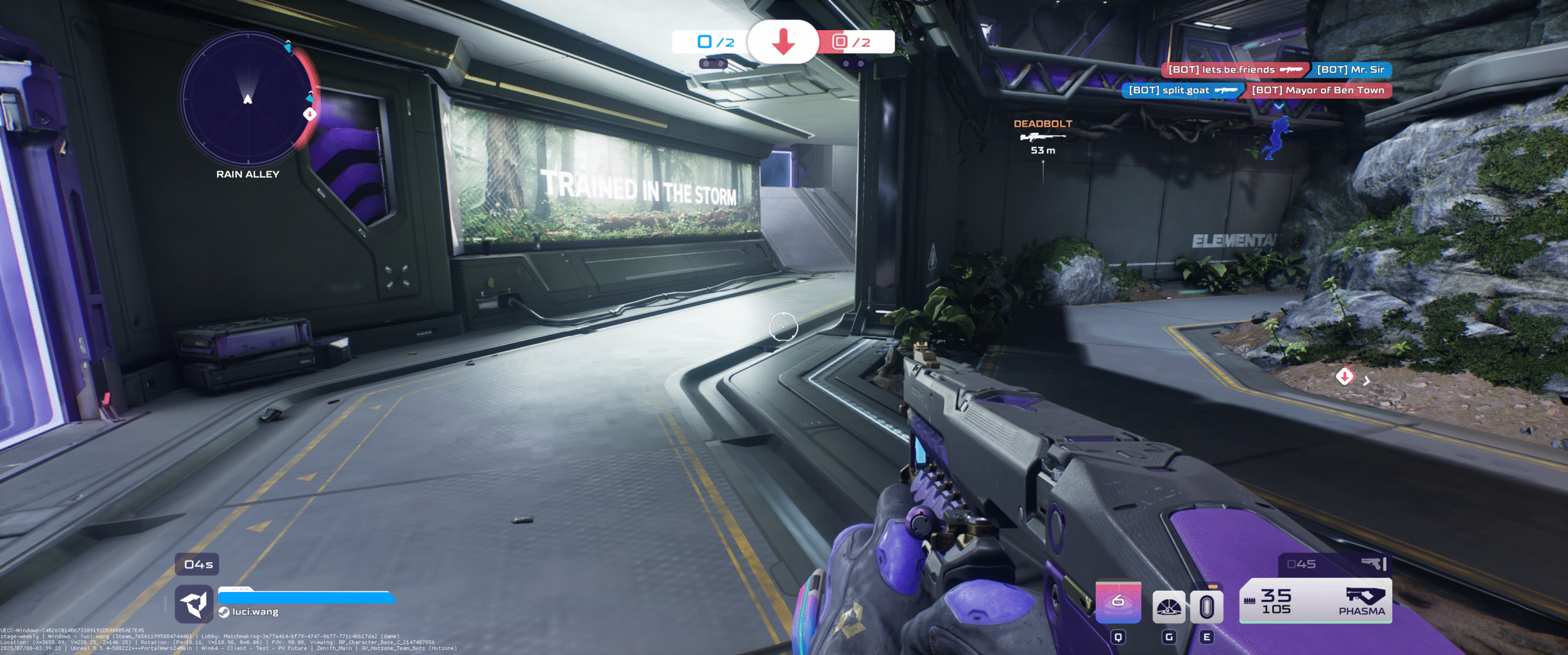Click the red objective marker on minimap edge
This screenshot has height=655, width=1568.
click(x=310, y=113)
